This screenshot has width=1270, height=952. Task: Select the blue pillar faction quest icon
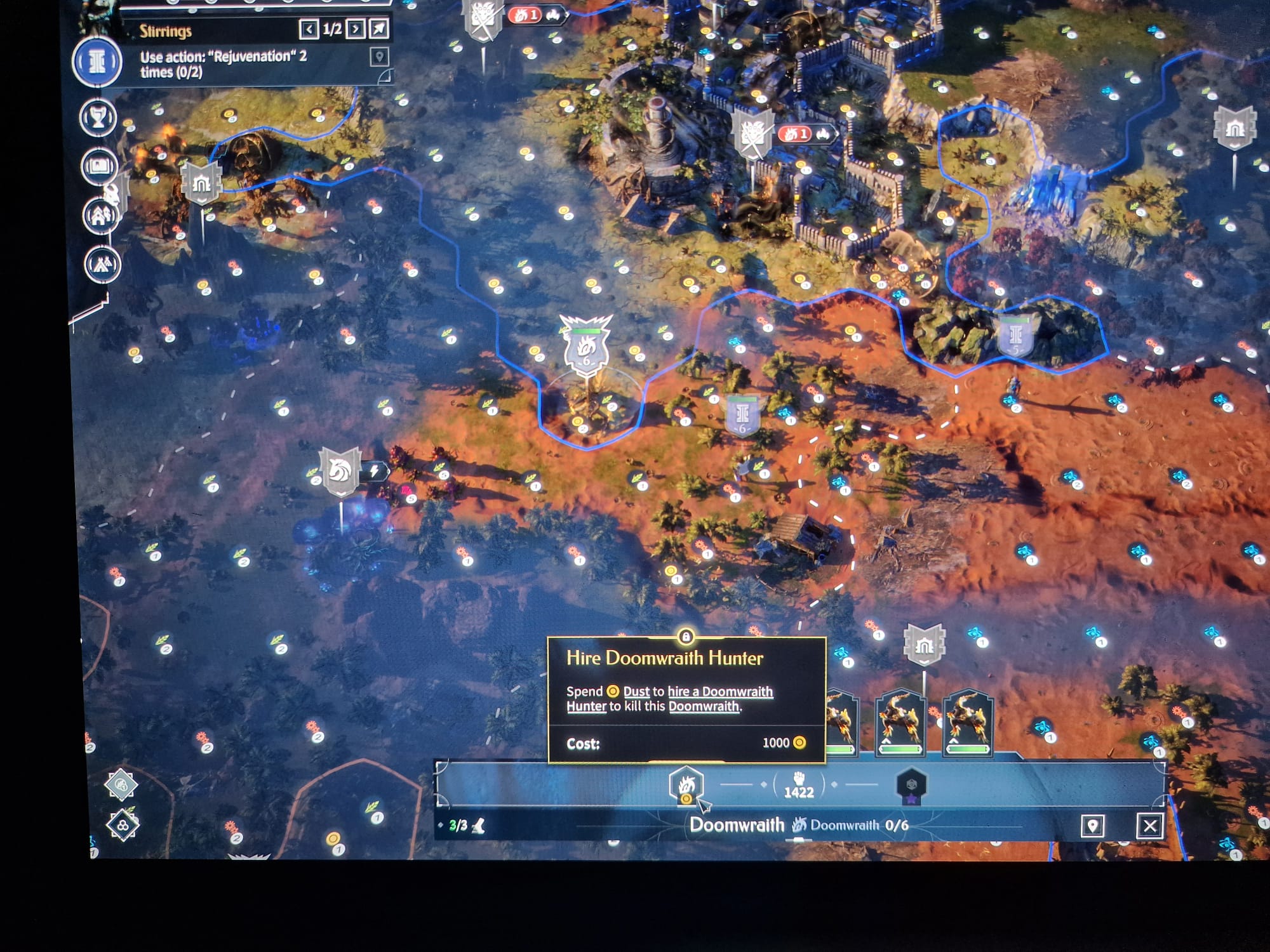coord(97,62)
